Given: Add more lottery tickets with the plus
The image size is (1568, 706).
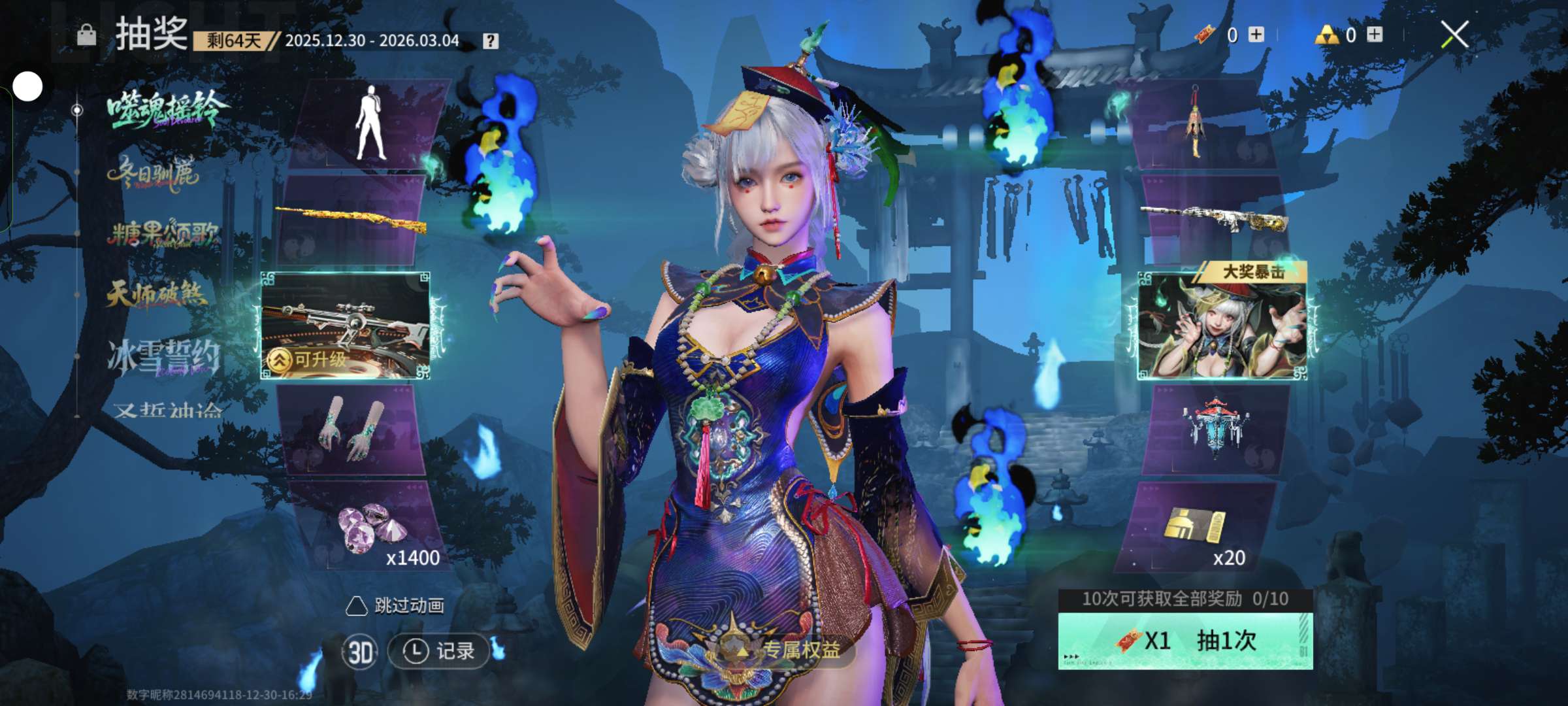Looking at the screenshot, I should (1256, 35).
